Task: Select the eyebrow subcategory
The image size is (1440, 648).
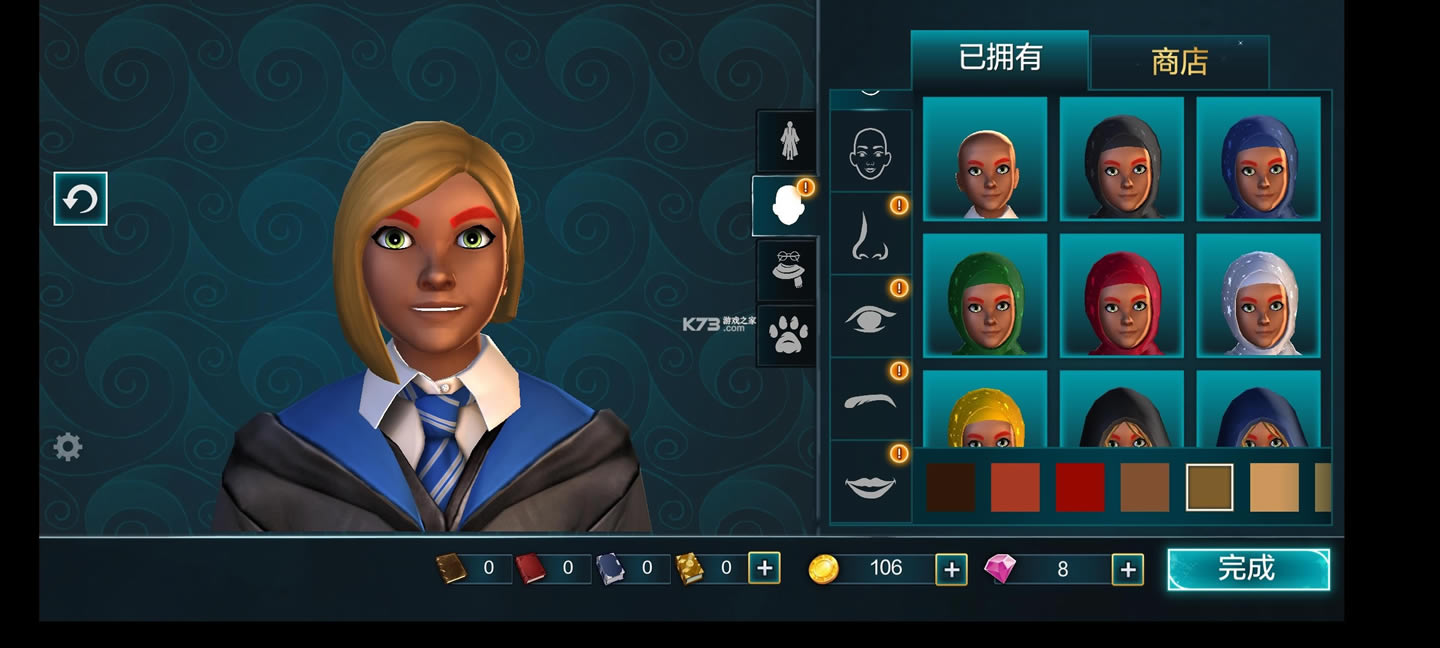Action: [870, 400]
